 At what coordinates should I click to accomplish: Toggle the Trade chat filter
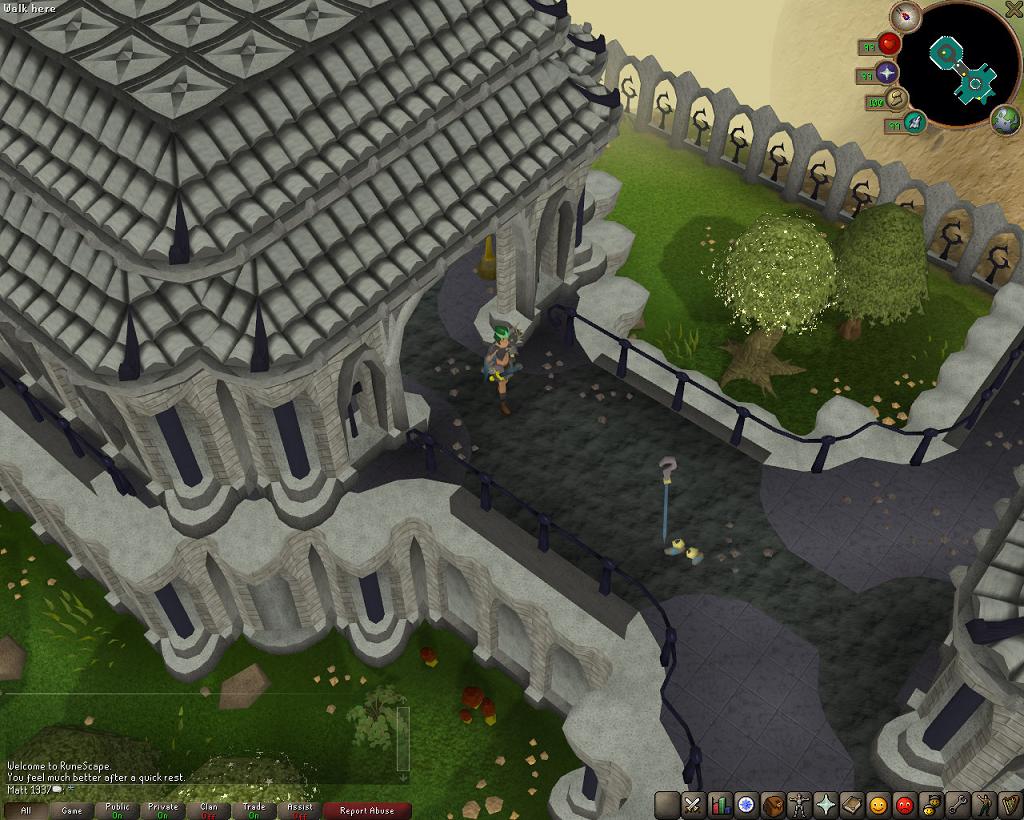(254, 810)
